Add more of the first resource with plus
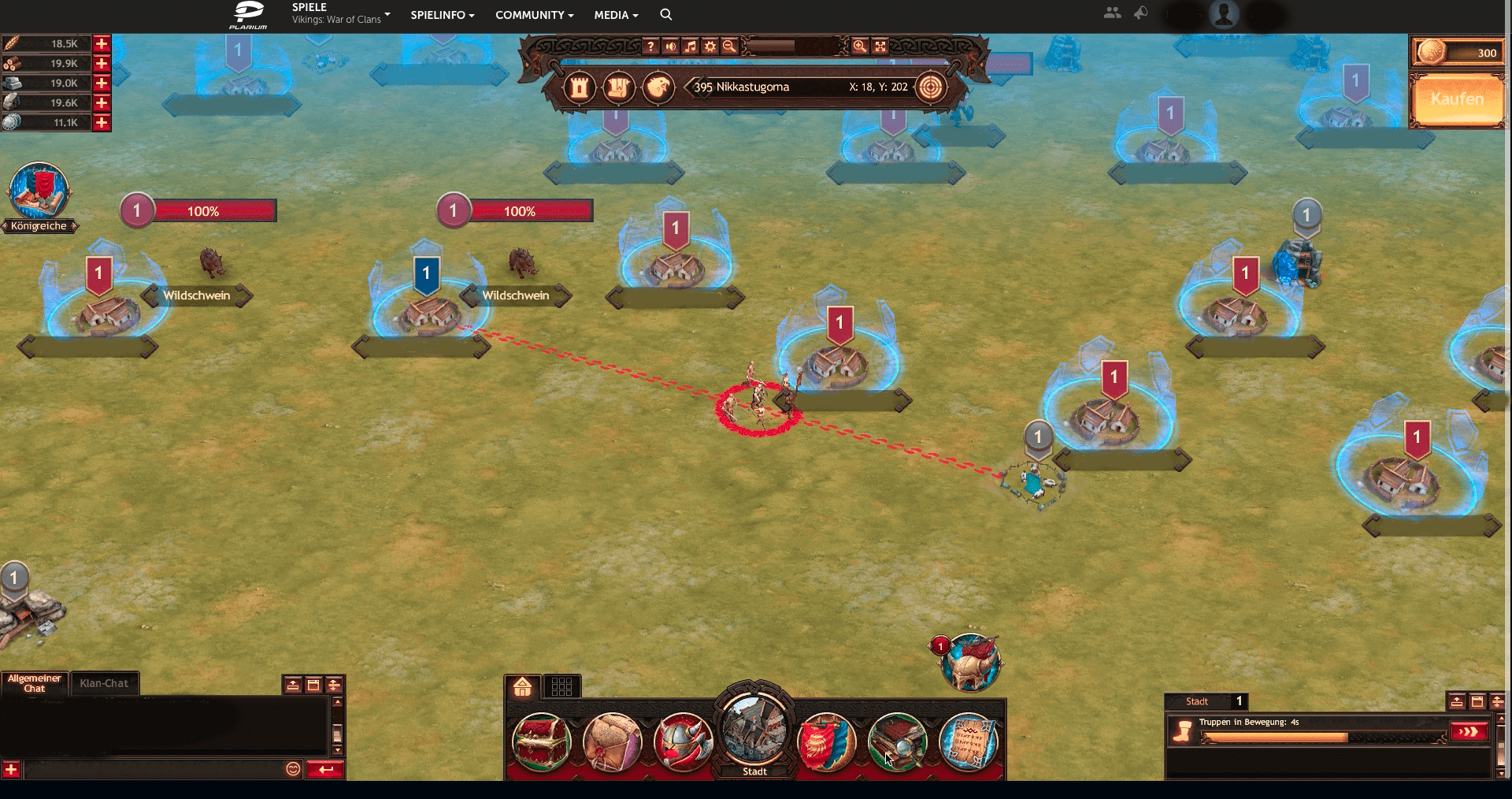 (102, 44)
